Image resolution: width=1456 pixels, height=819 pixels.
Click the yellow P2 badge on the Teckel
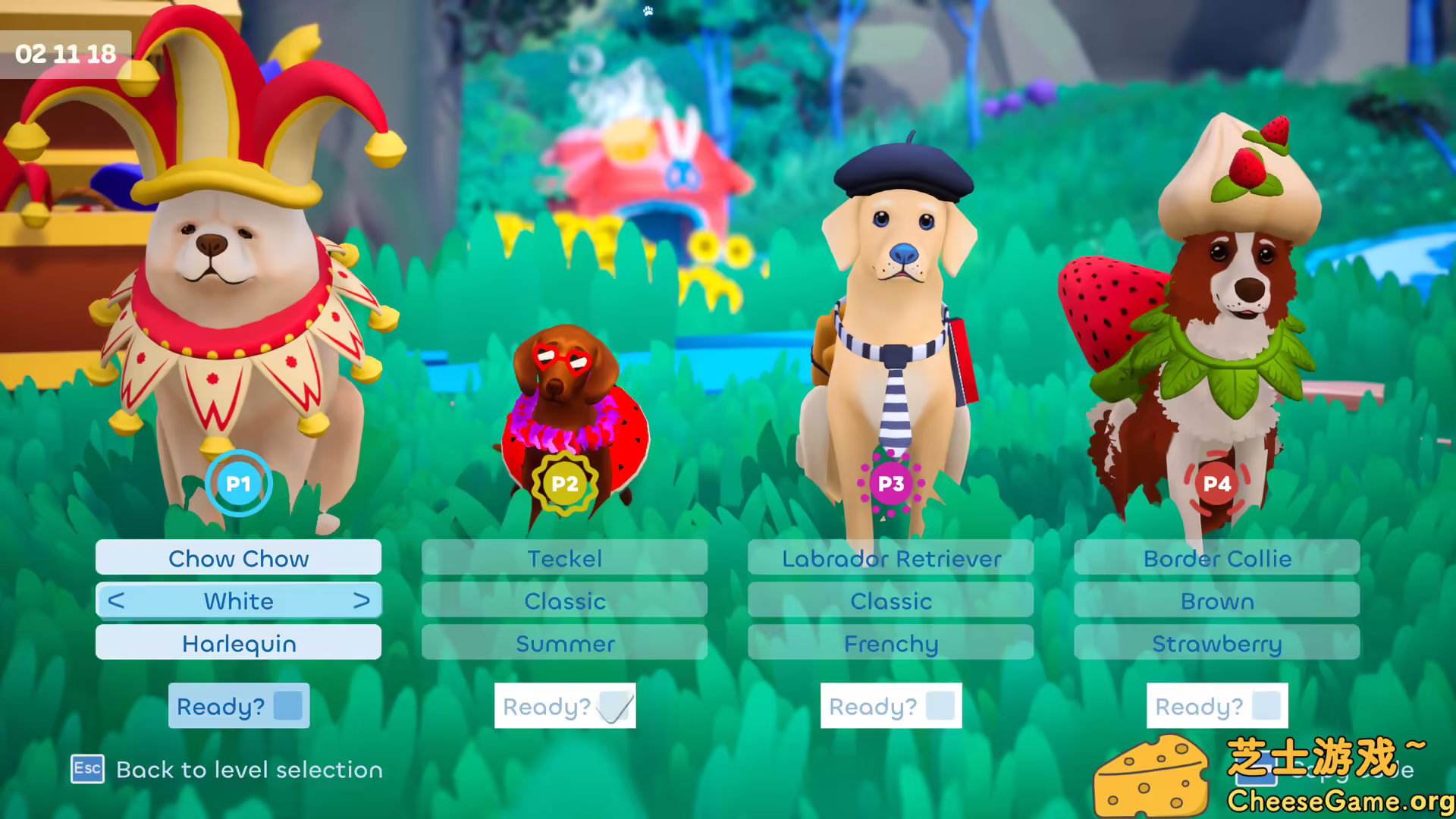(564, 483)
